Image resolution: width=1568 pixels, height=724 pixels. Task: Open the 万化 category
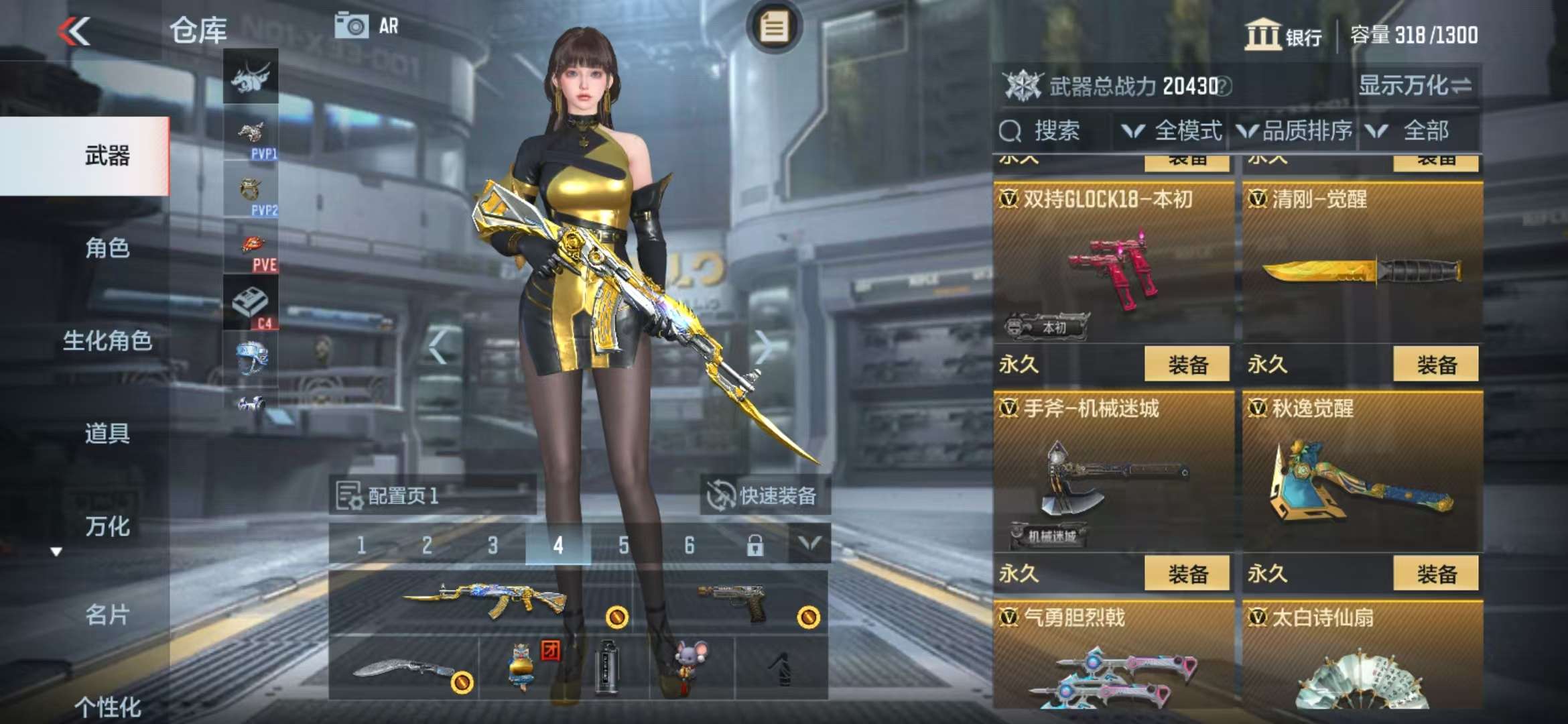click(107, 526)
